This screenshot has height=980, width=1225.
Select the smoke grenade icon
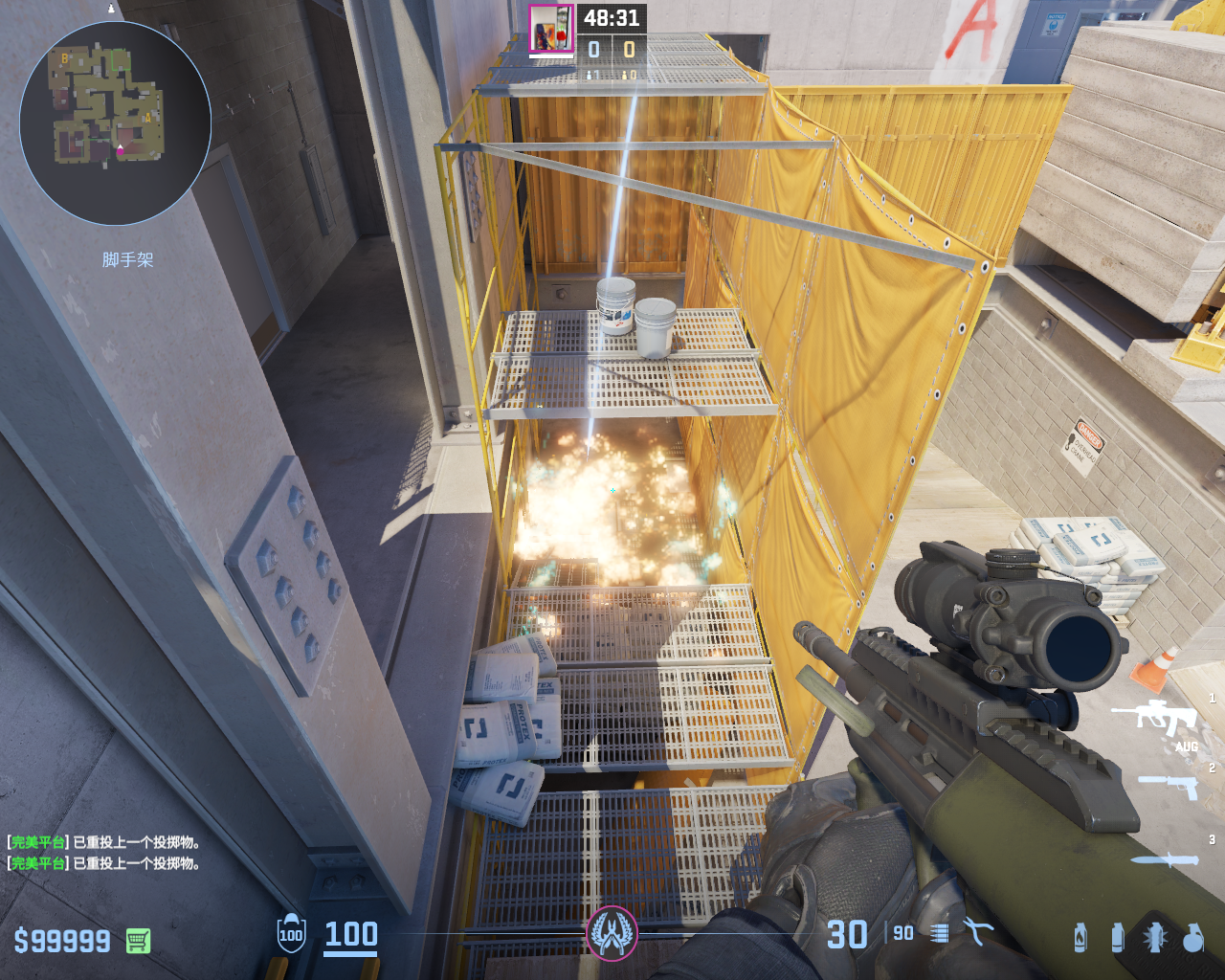(x=1117, y=937)
